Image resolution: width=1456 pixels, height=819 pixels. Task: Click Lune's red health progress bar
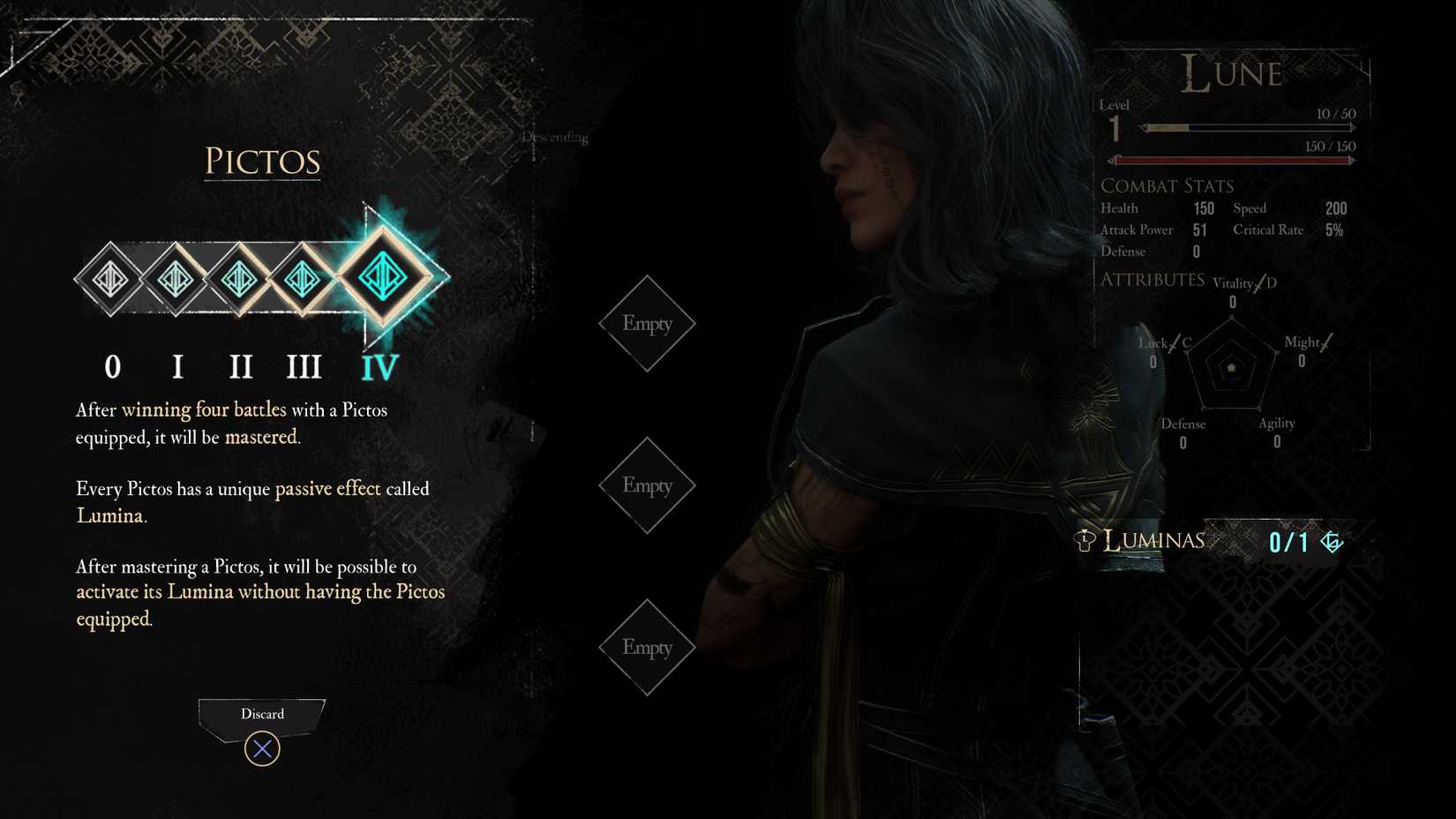tap(1231, 160)
